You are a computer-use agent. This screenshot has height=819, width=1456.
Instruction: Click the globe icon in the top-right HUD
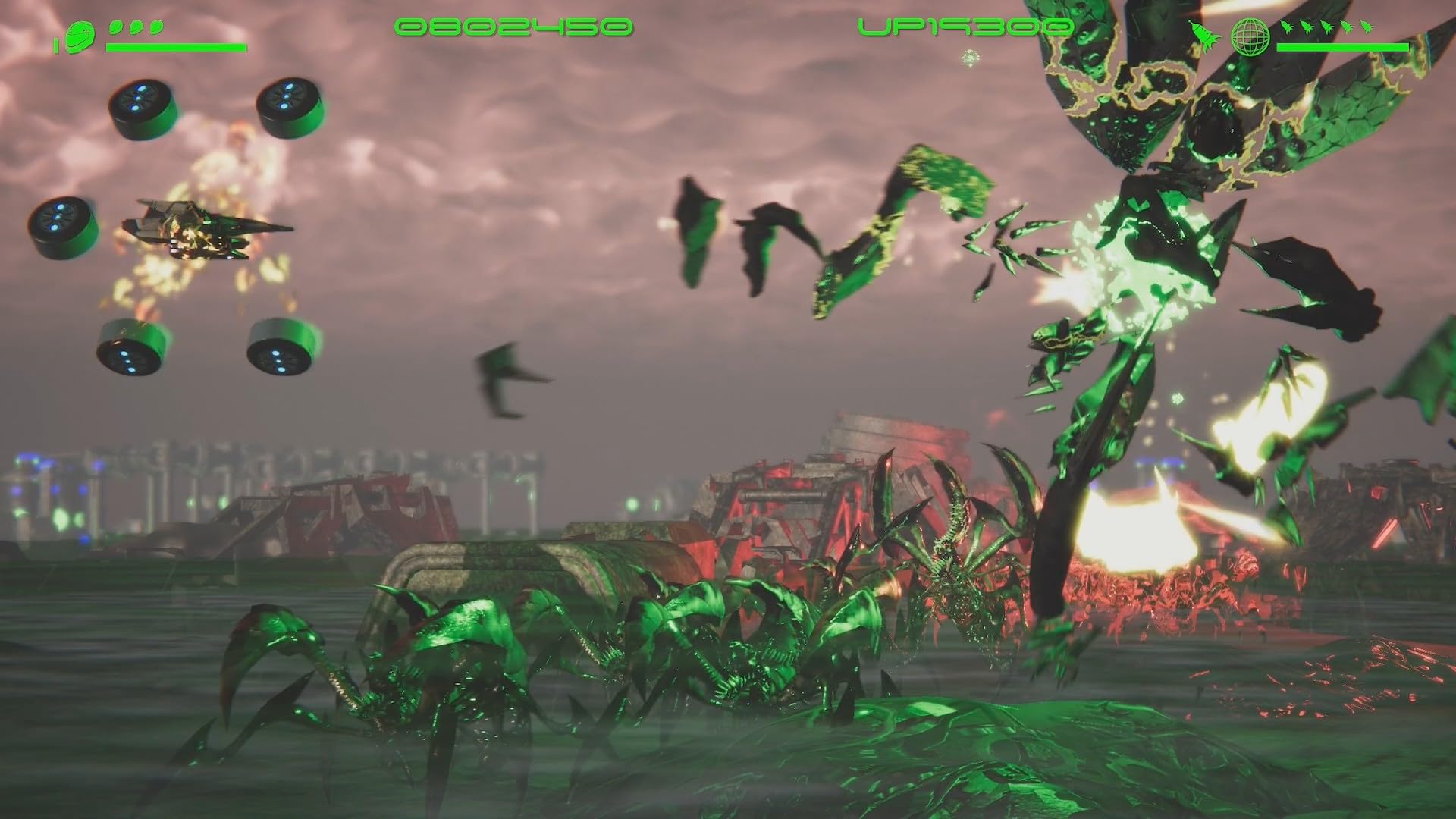click(1250, 38)
